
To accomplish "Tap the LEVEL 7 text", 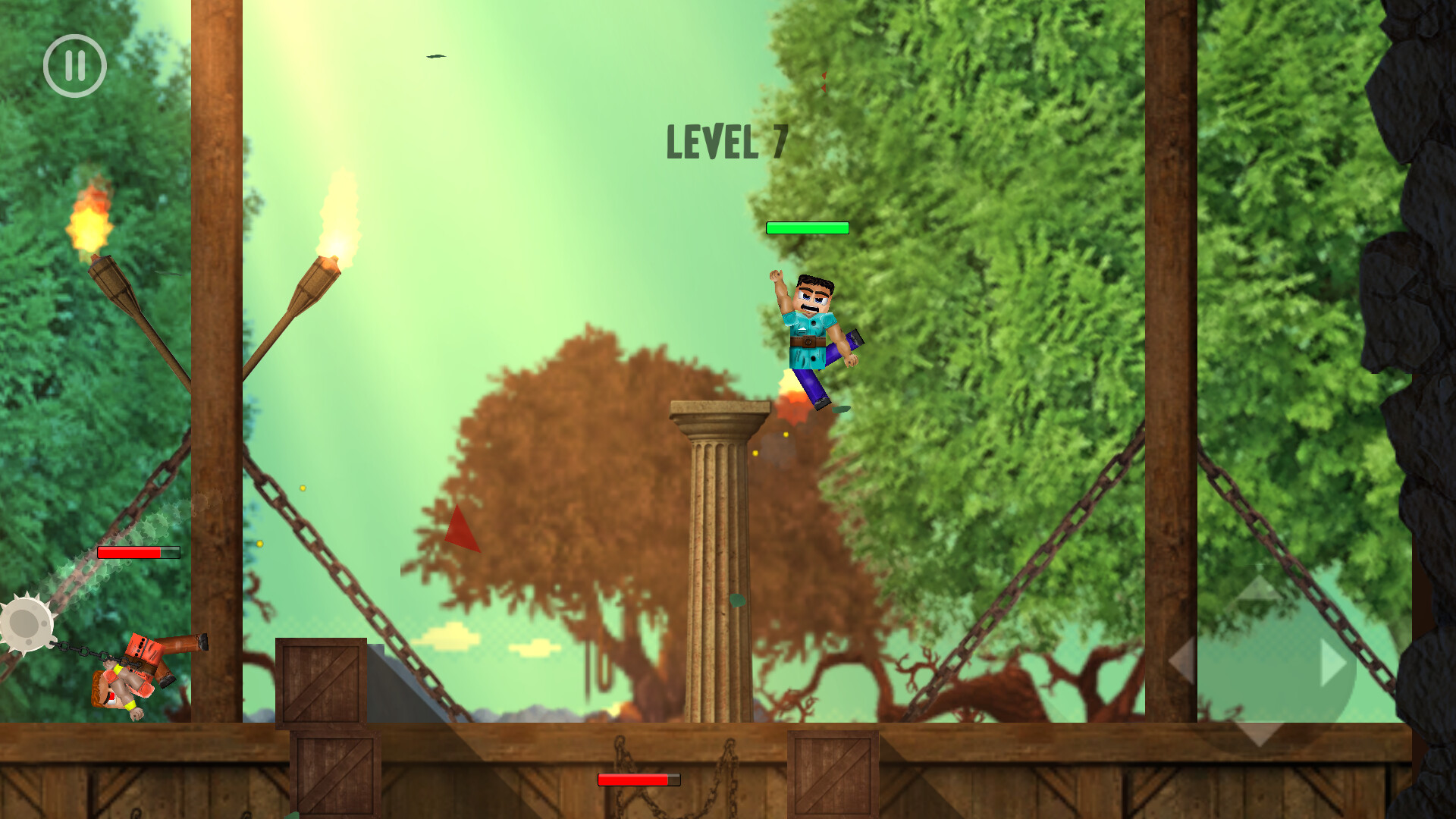I will point(726,140).
